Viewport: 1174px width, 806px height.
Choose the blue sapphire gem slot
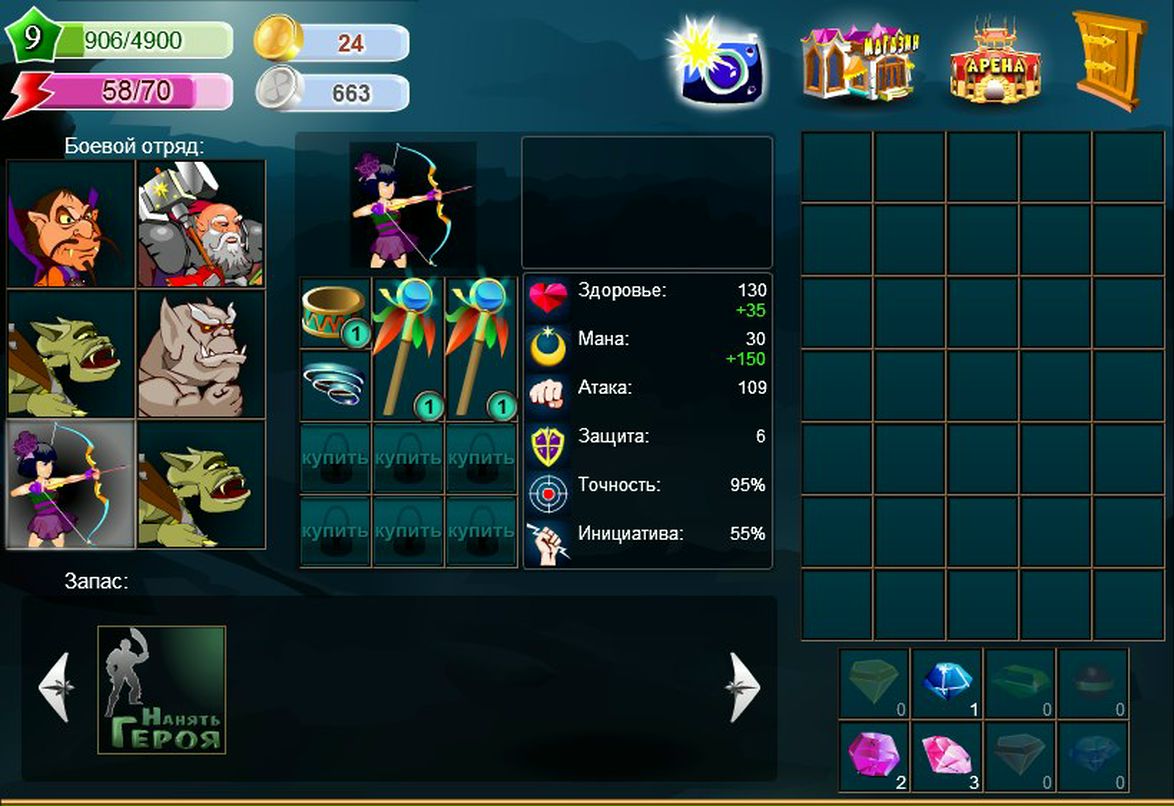[947, 684]
